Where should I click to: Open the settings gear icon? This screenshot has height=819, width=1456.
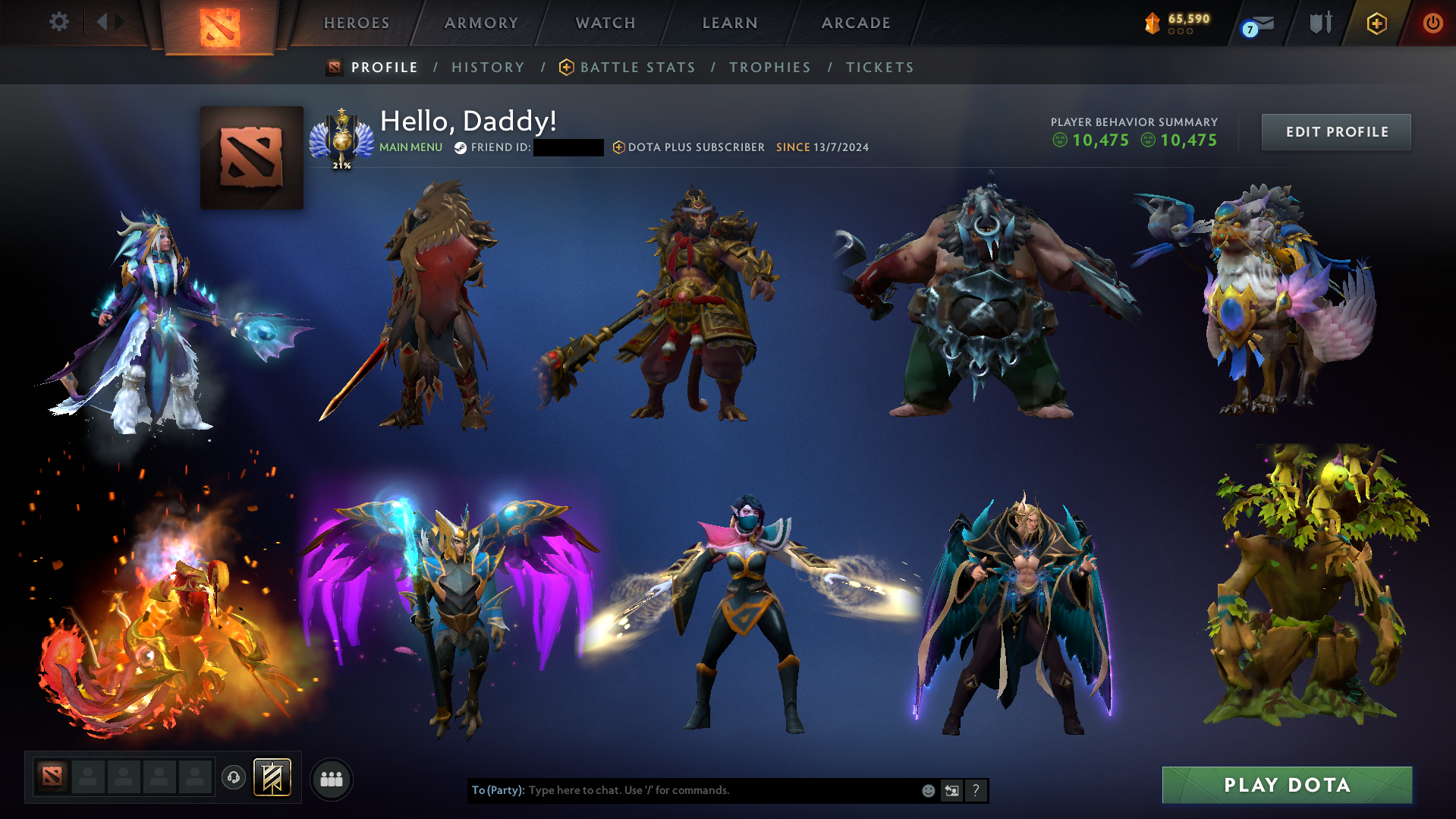click(58, 22)
